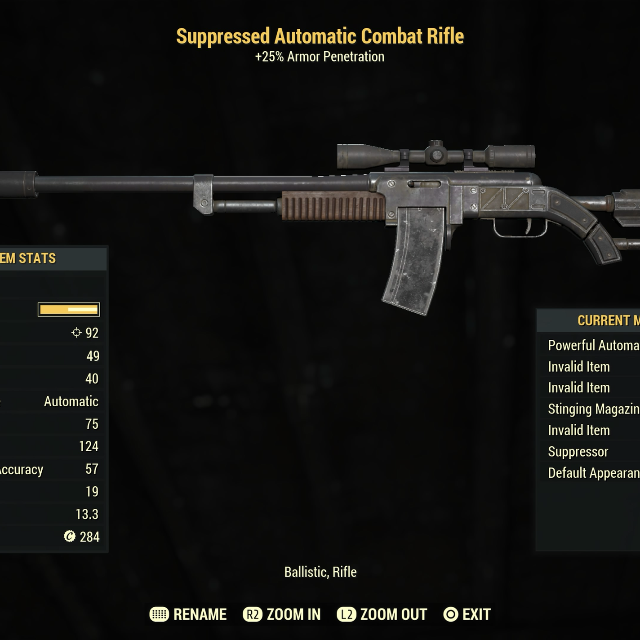
Task: Choose the Suppressor mod row
Action: coord(579,452)
